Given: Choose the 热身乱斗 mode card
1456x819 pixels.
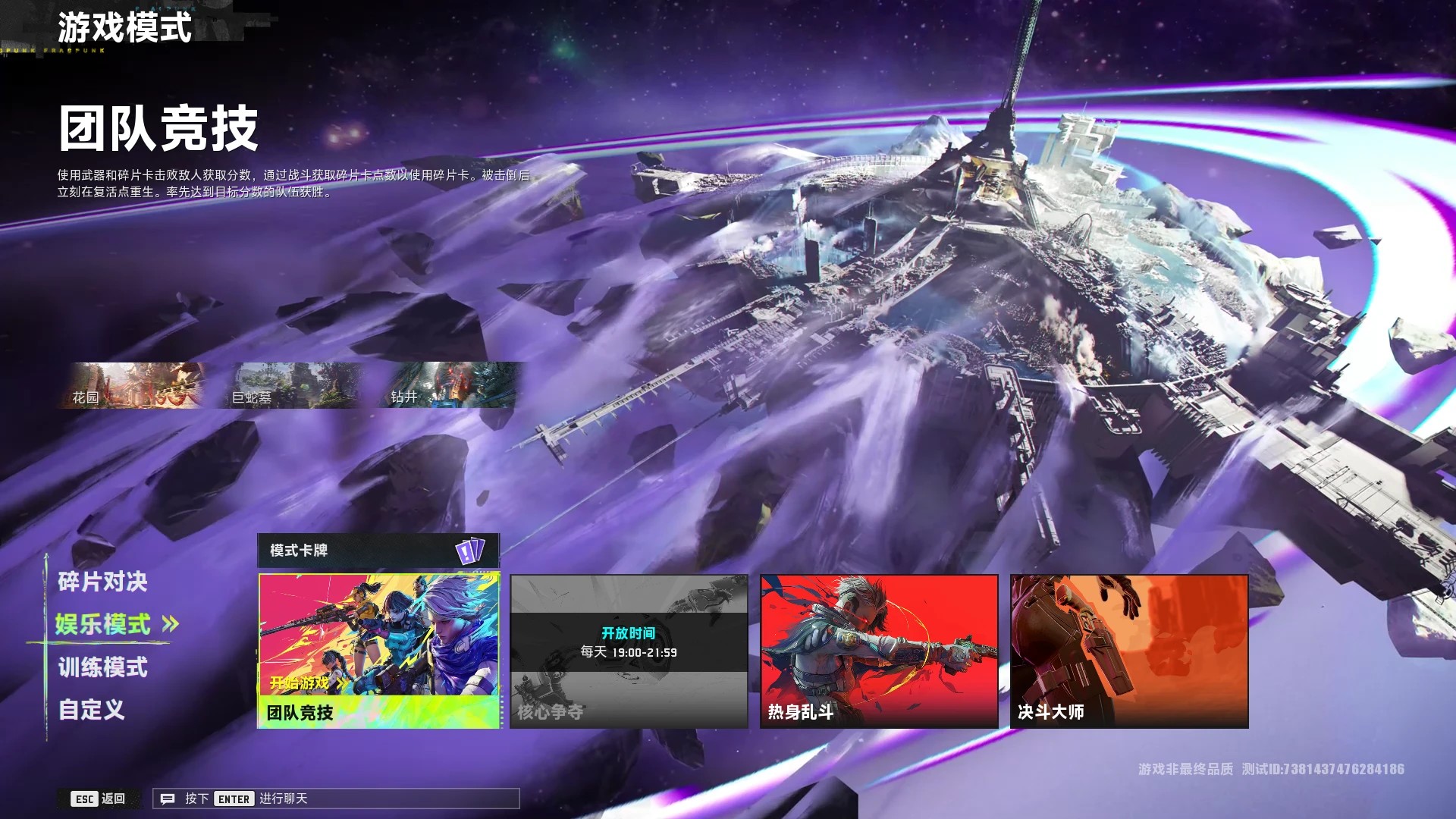Looking at the screenshot, I should [x=879, y=651].
